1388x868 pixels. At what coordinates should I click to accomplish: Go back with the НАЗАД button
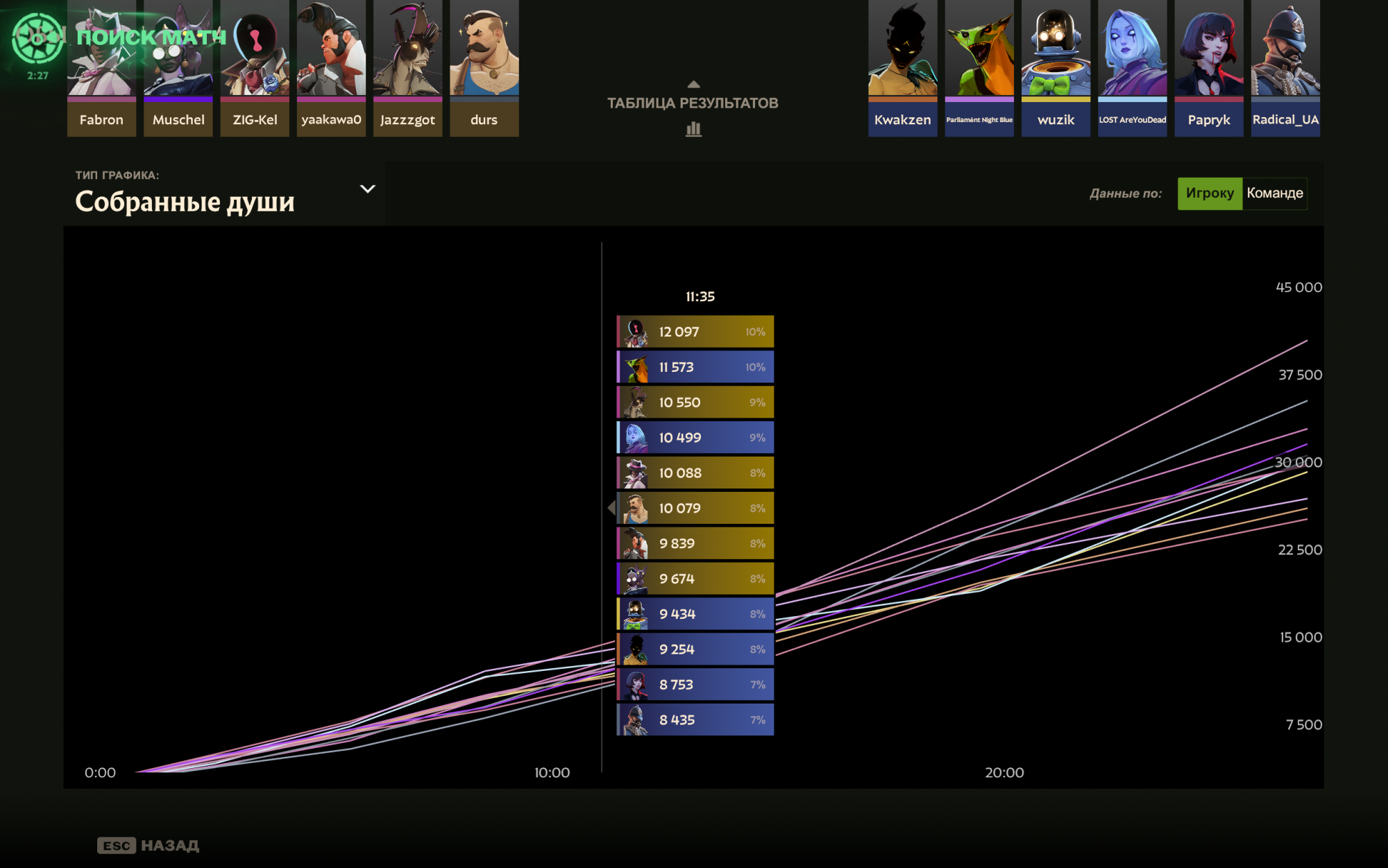click(149, 845)
